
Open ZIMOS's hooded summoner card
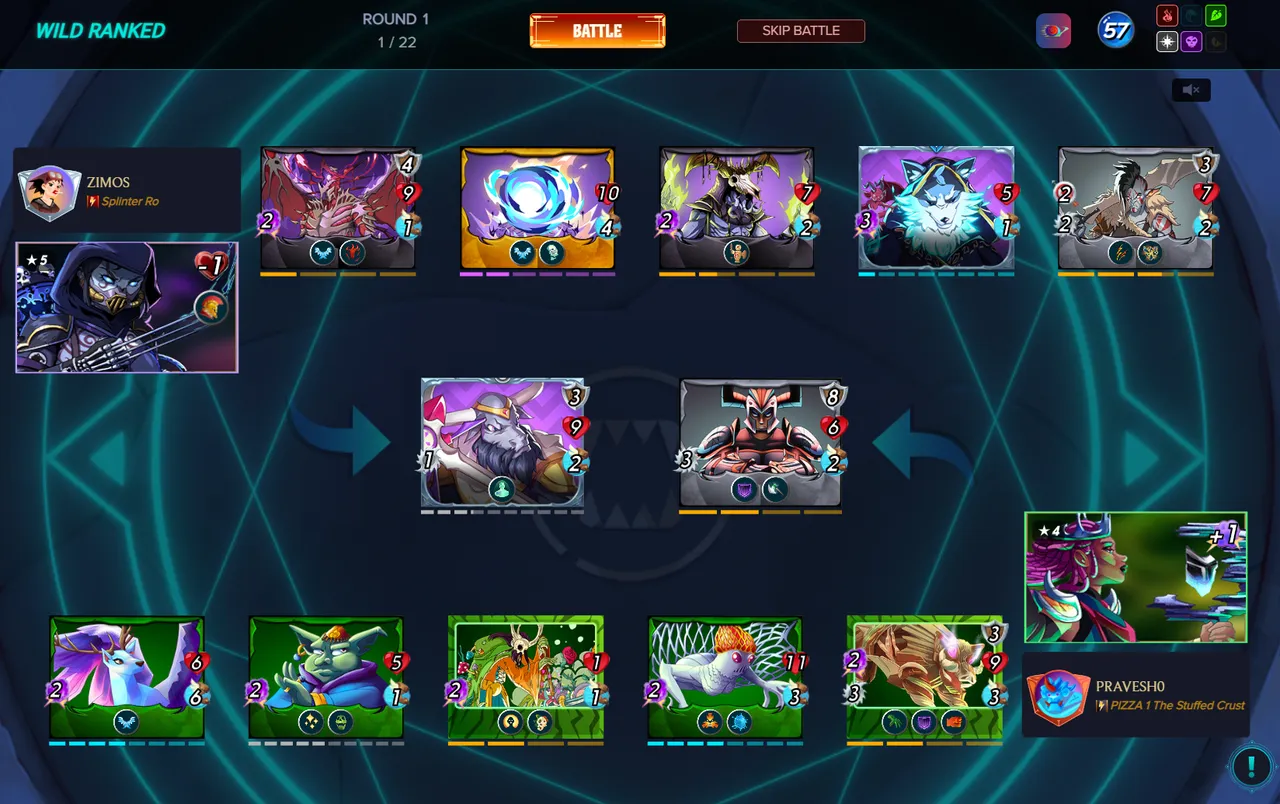[126, 308]
